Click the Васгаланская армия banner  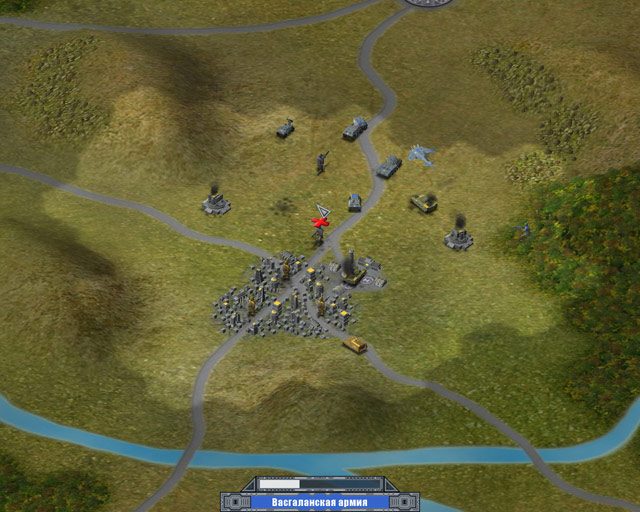(x=320, y=502)
